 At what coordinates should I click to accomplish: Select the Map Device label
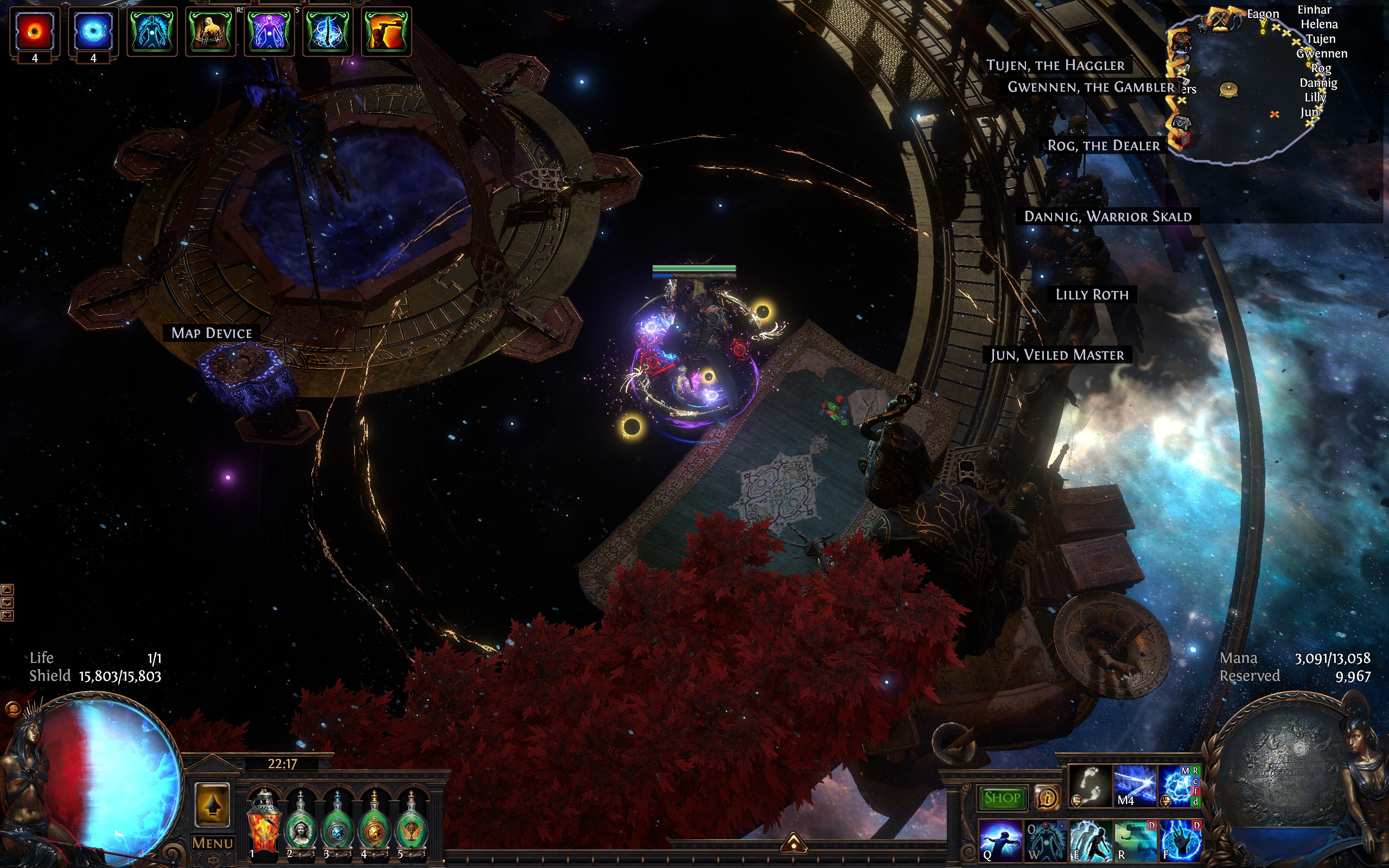[x=211, y=333]
